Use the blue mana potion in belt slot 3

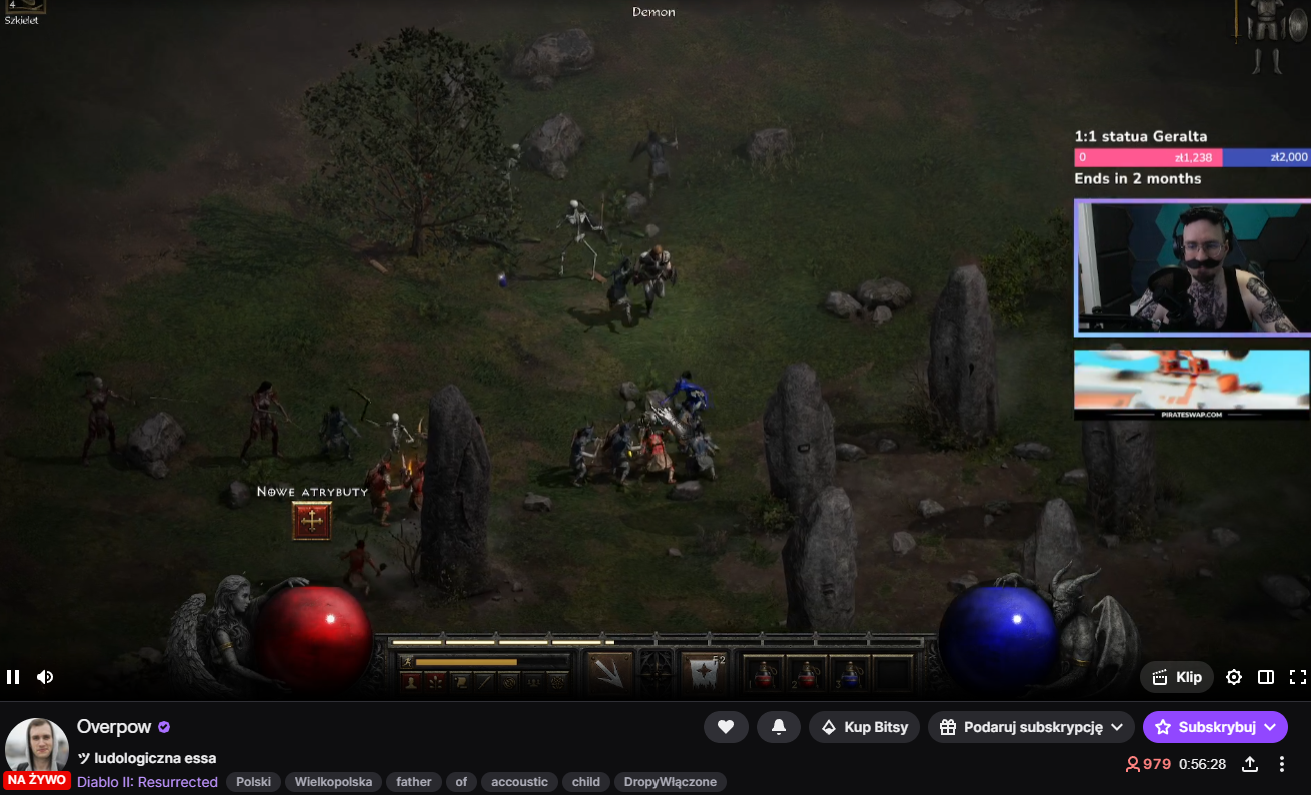(x=849, y=675)
